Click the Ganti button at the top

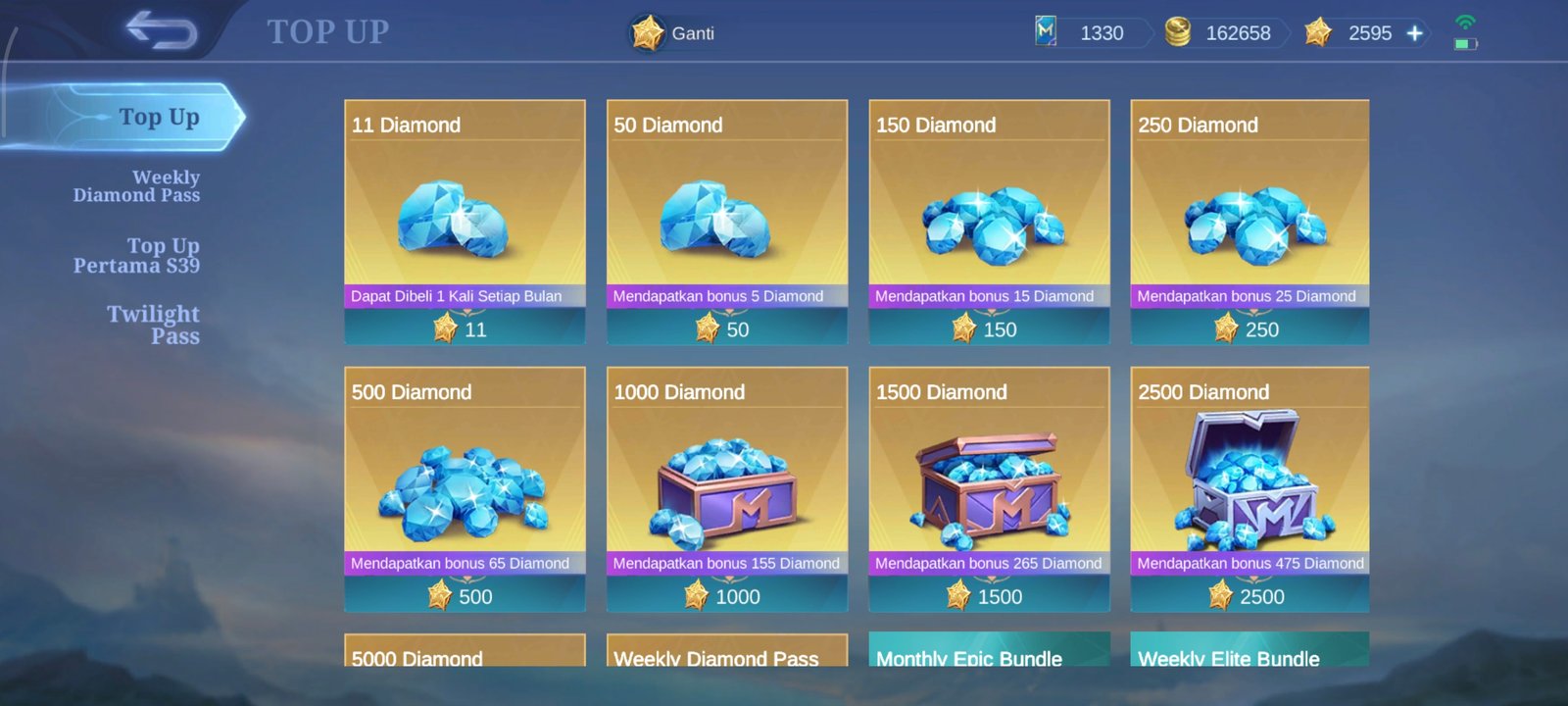tap(673, 32)
